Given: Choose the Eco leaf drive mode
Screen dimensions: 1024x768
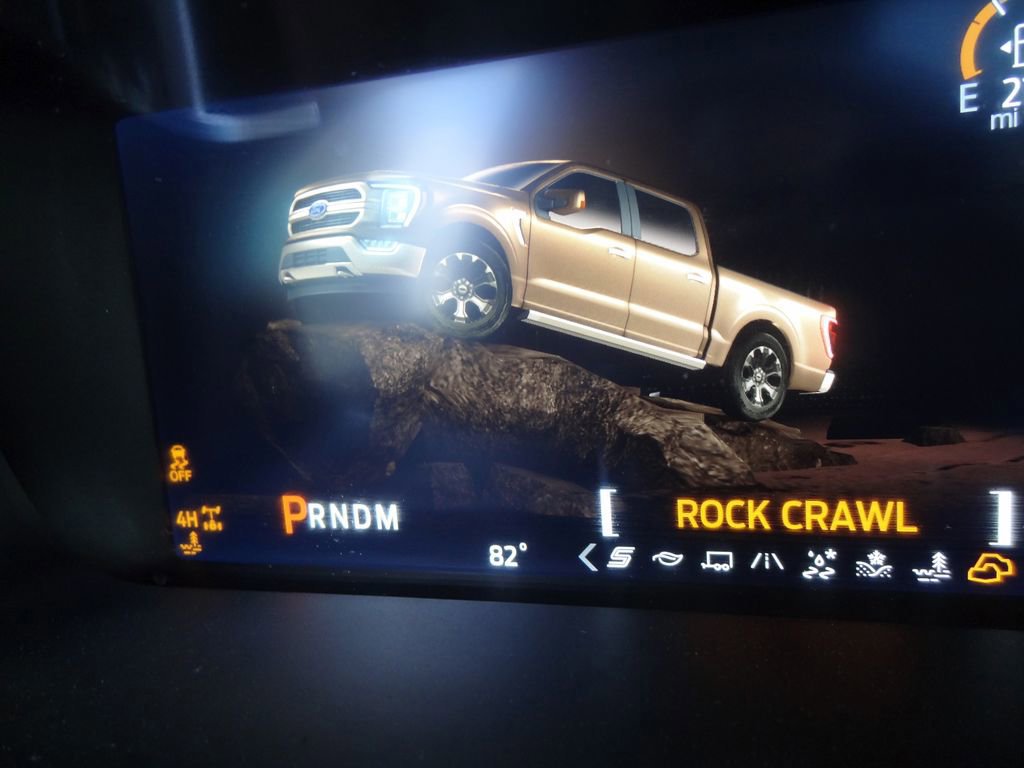Looking at the screenshot, I should coord(667,559).
